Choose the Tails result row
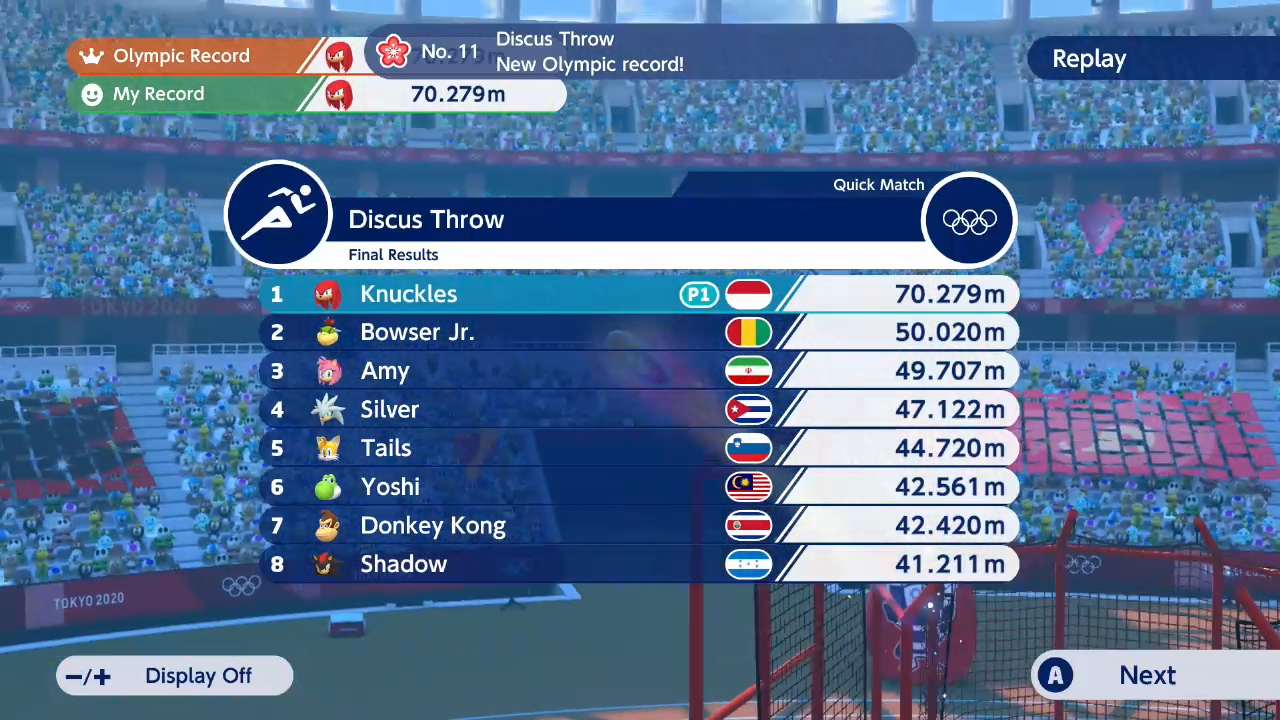 click(x=638, y=448)
